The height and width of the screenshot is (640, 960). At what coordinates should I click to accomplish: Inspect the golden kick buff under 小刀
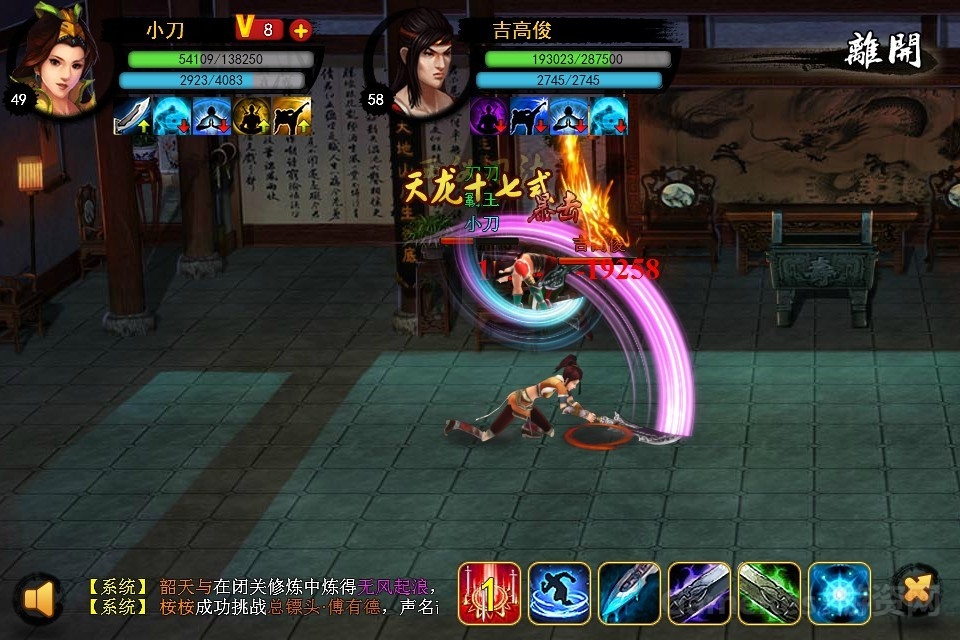(291, 116)
